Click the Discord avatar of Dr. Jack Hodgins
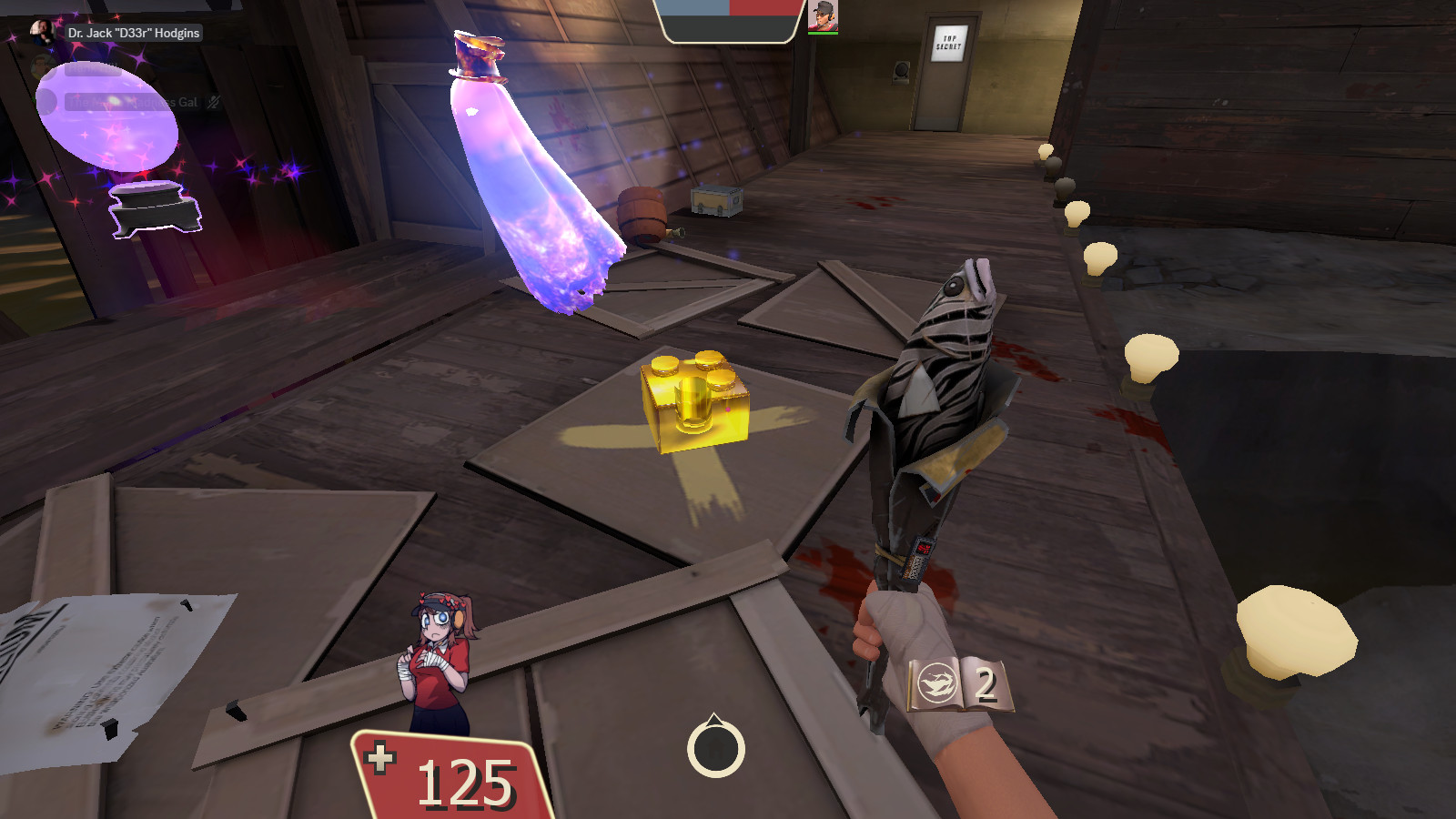The height and width of the screenshot is (819, 1456). tap(41, 31)
